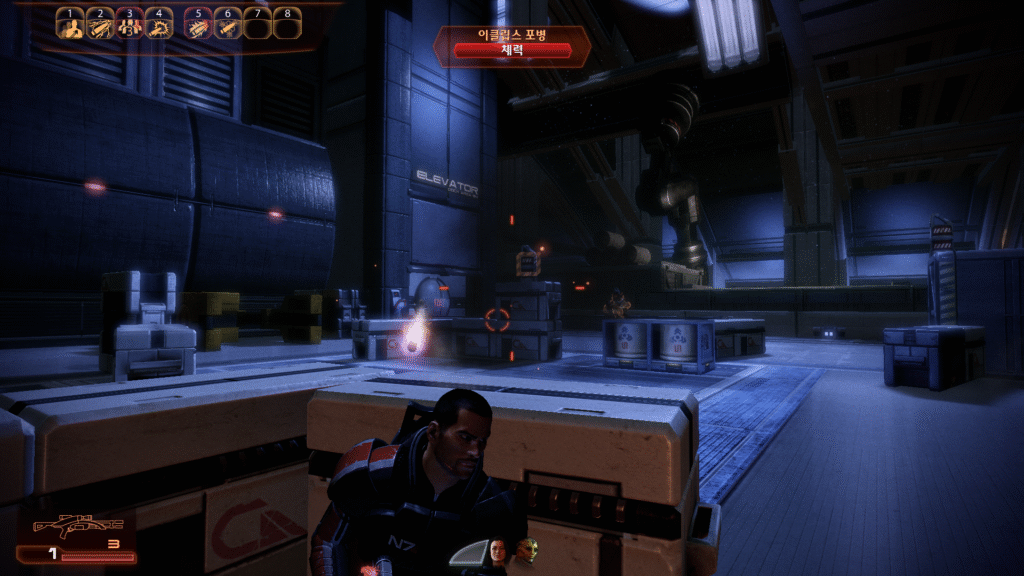
Task: Select the dark-haired female squadmate portrait
Action: click(498, 549)
